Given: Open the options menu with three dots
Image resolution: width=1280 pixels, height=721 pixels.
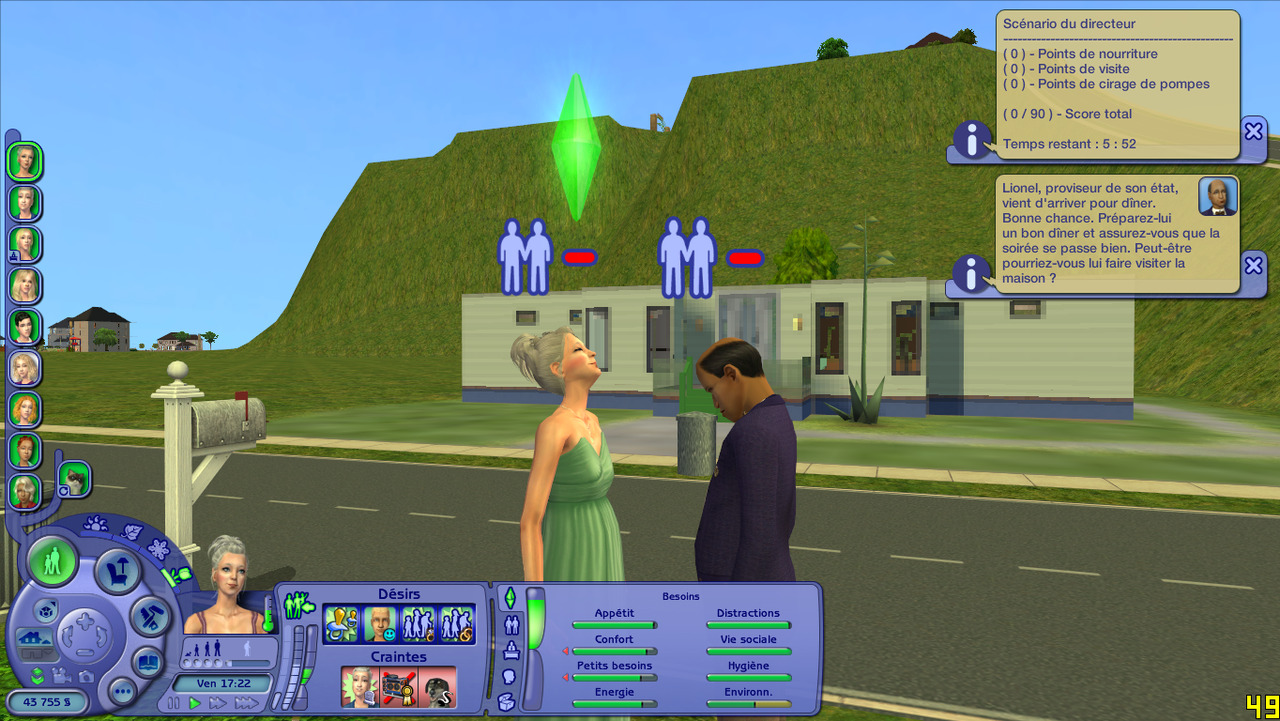Looking at the screenshot, I should tap(122, 690).
